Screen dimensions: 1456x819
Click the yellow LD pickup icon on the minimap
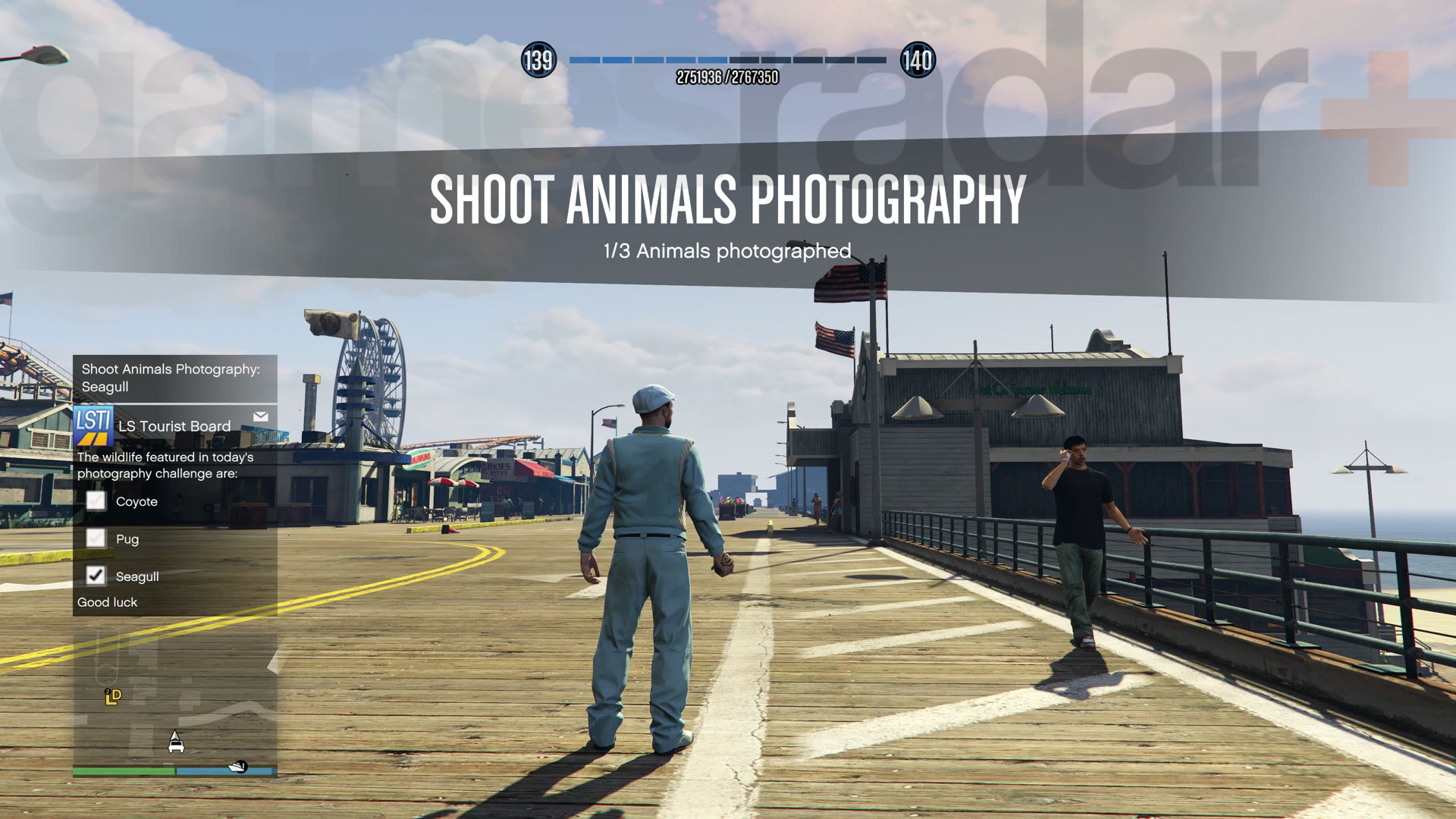coord(113,697)
